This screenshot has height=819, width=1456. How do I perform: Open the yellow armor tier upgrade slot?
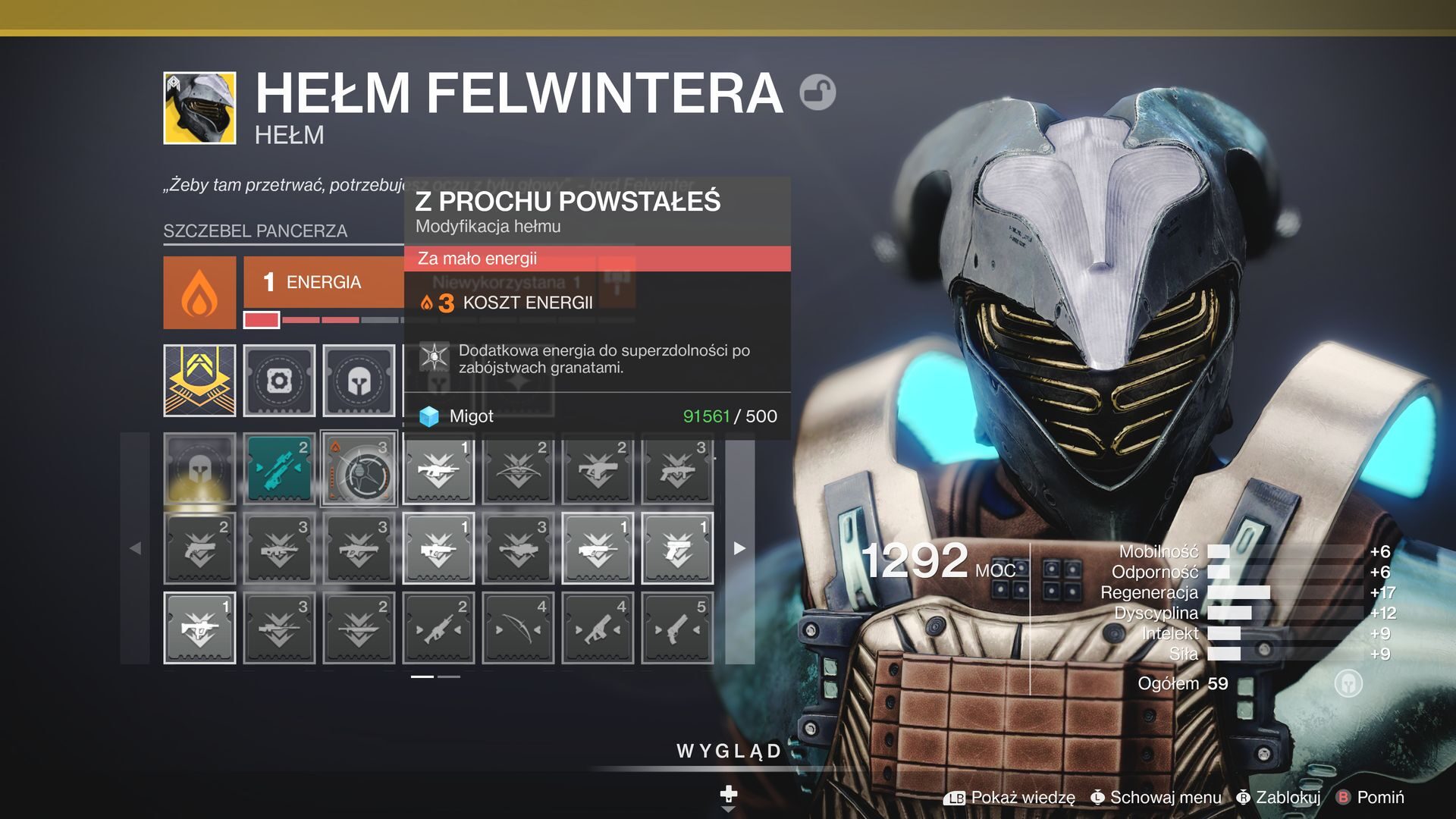(199, 381)
